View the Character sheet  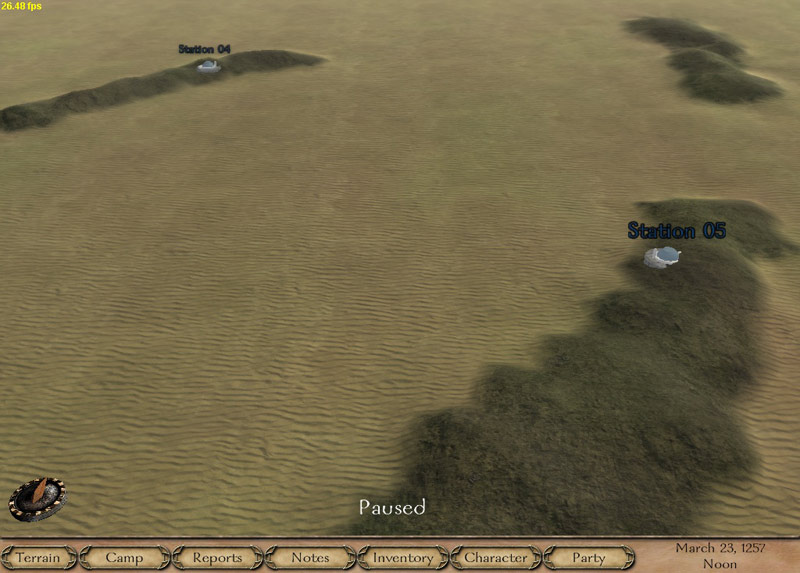point(496,557)
